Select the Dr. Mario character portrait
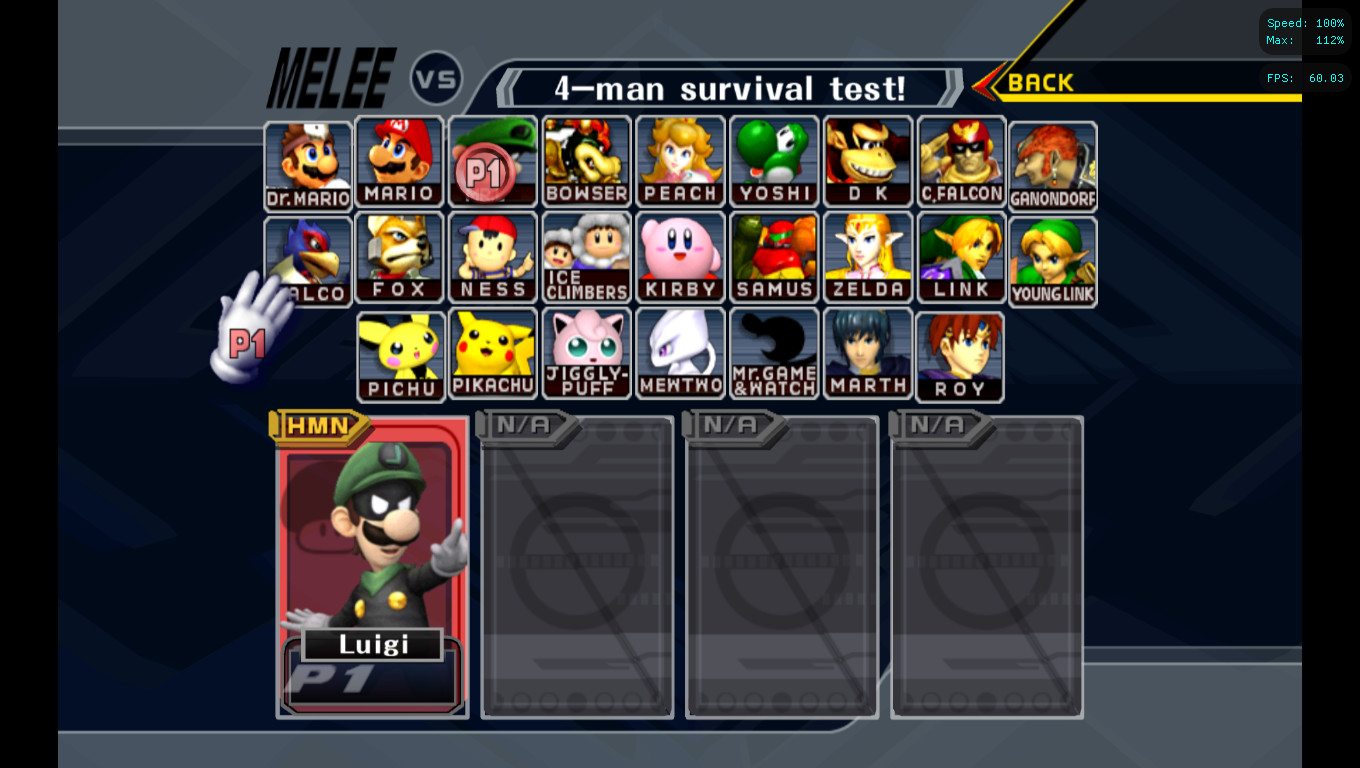This screenshot has height=768, width=1360. (305, 160)
